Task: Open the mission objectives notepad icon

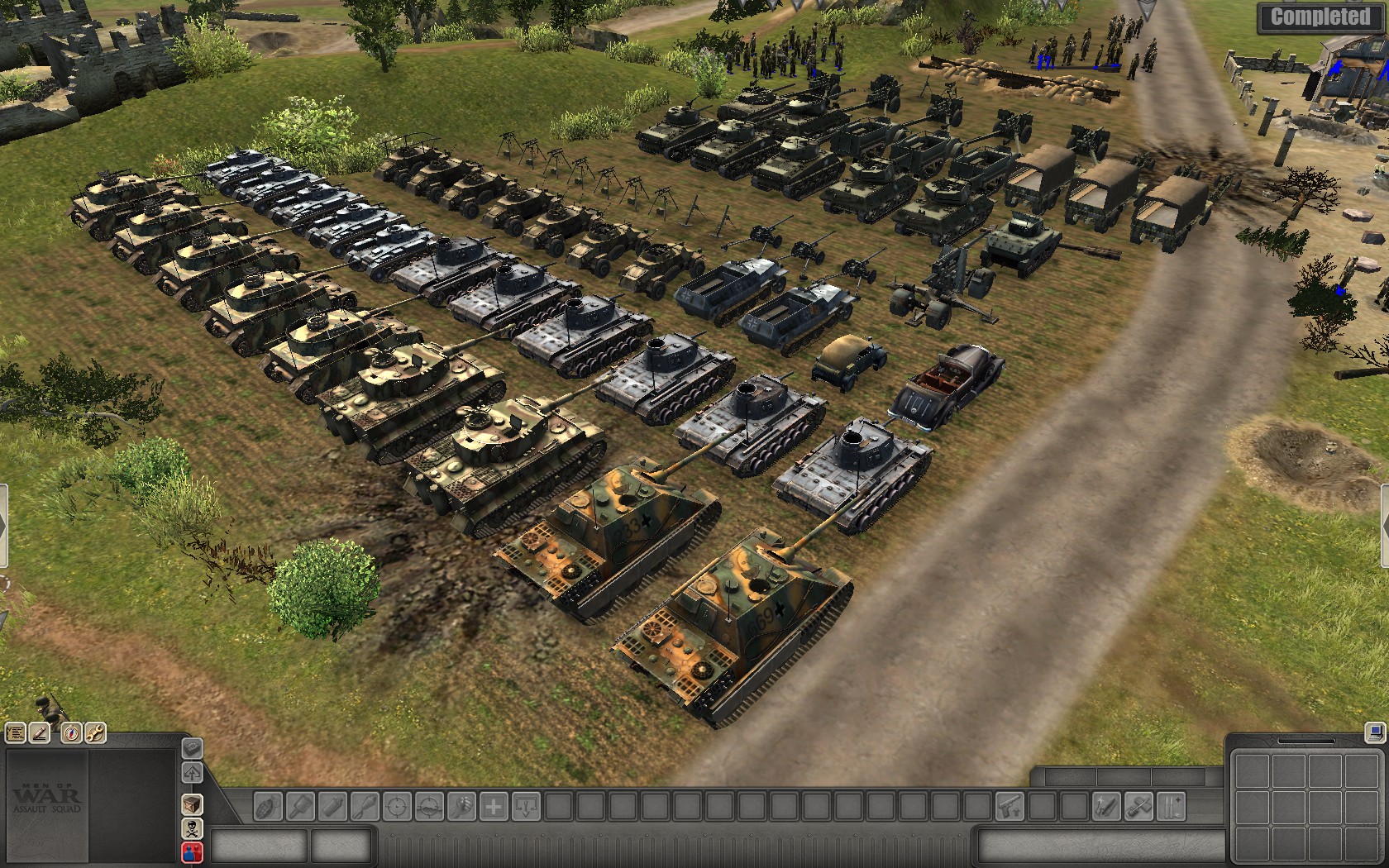Action: click(16, 732)
